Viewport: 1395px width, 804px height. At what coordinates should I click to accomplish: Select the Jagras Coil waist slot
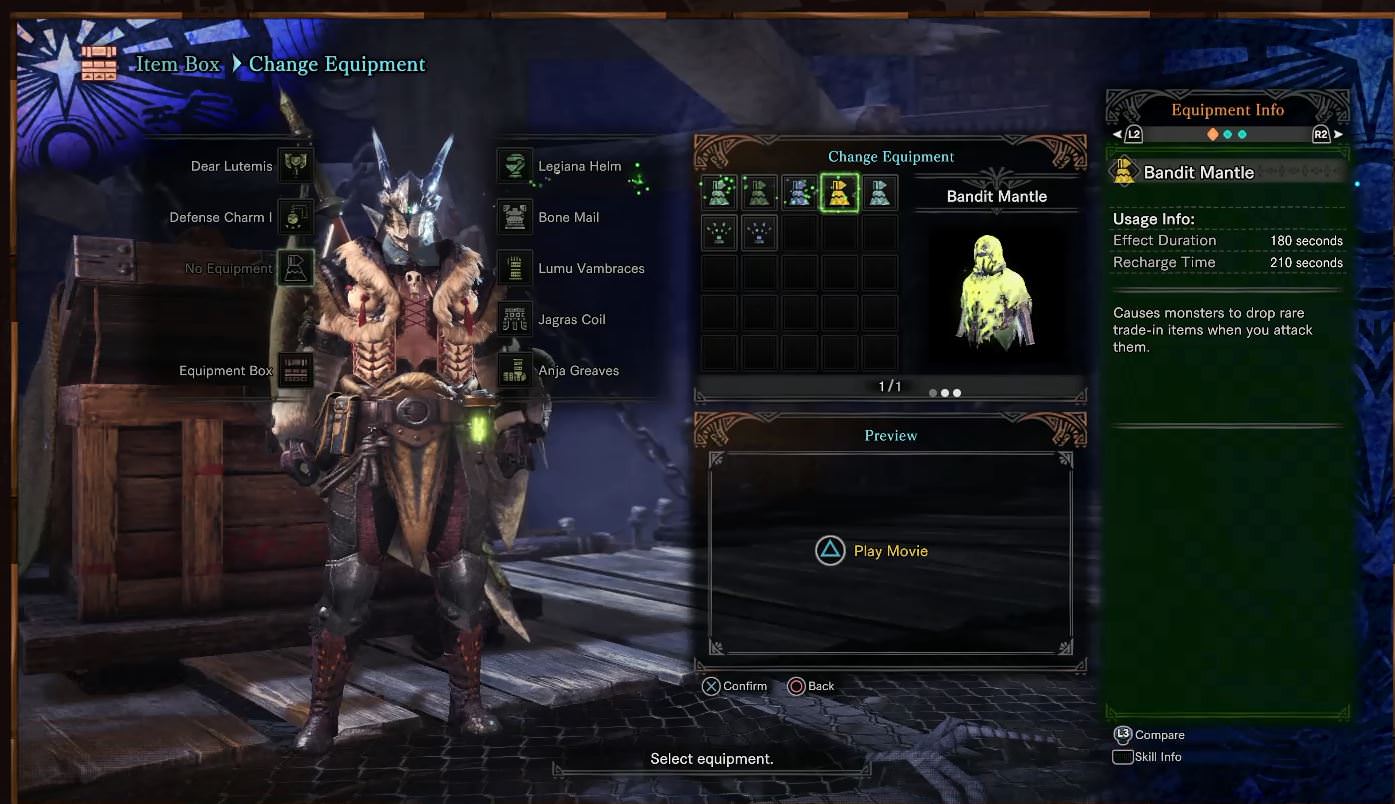point(515,319)
